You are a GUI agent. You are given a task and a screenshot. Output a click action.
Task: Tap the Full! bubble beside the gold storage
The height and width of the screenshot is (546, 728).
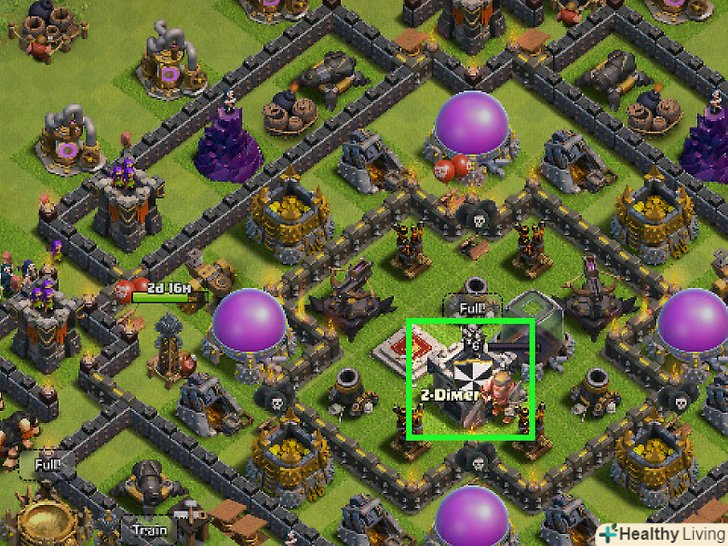click(47, 465)
